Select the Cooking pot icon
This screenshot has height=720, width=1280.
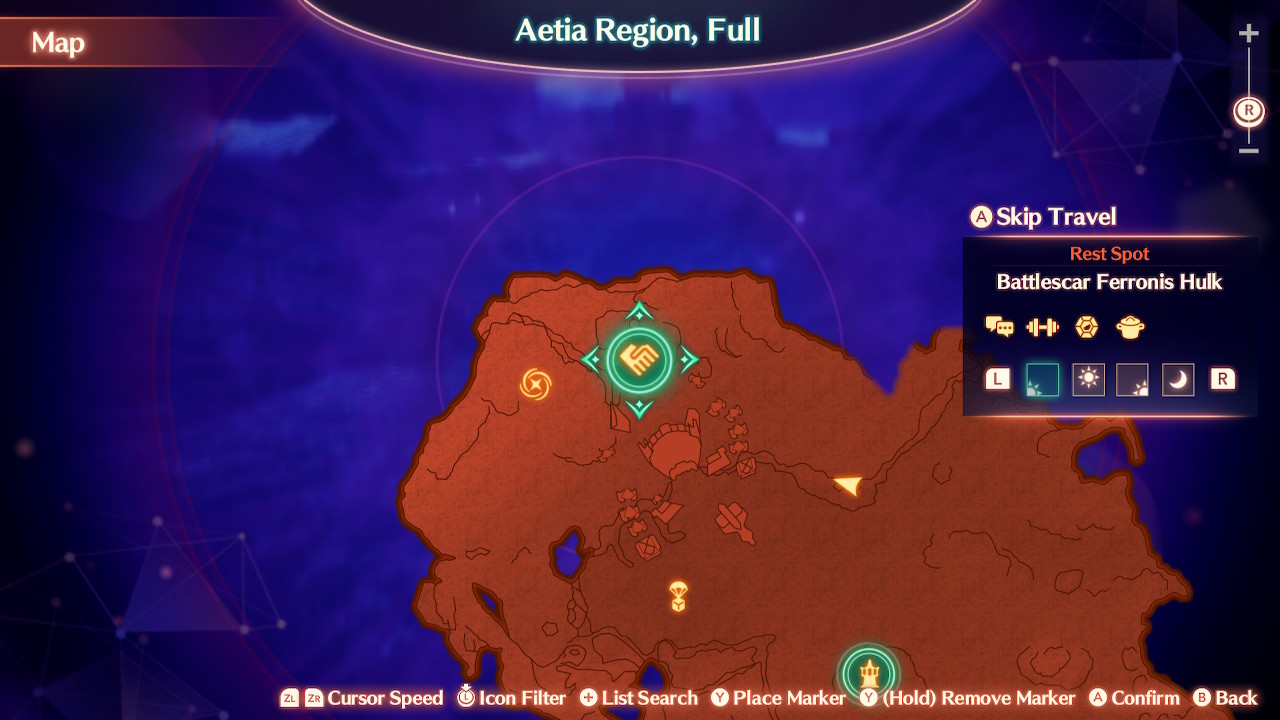tap(1130, 327)
